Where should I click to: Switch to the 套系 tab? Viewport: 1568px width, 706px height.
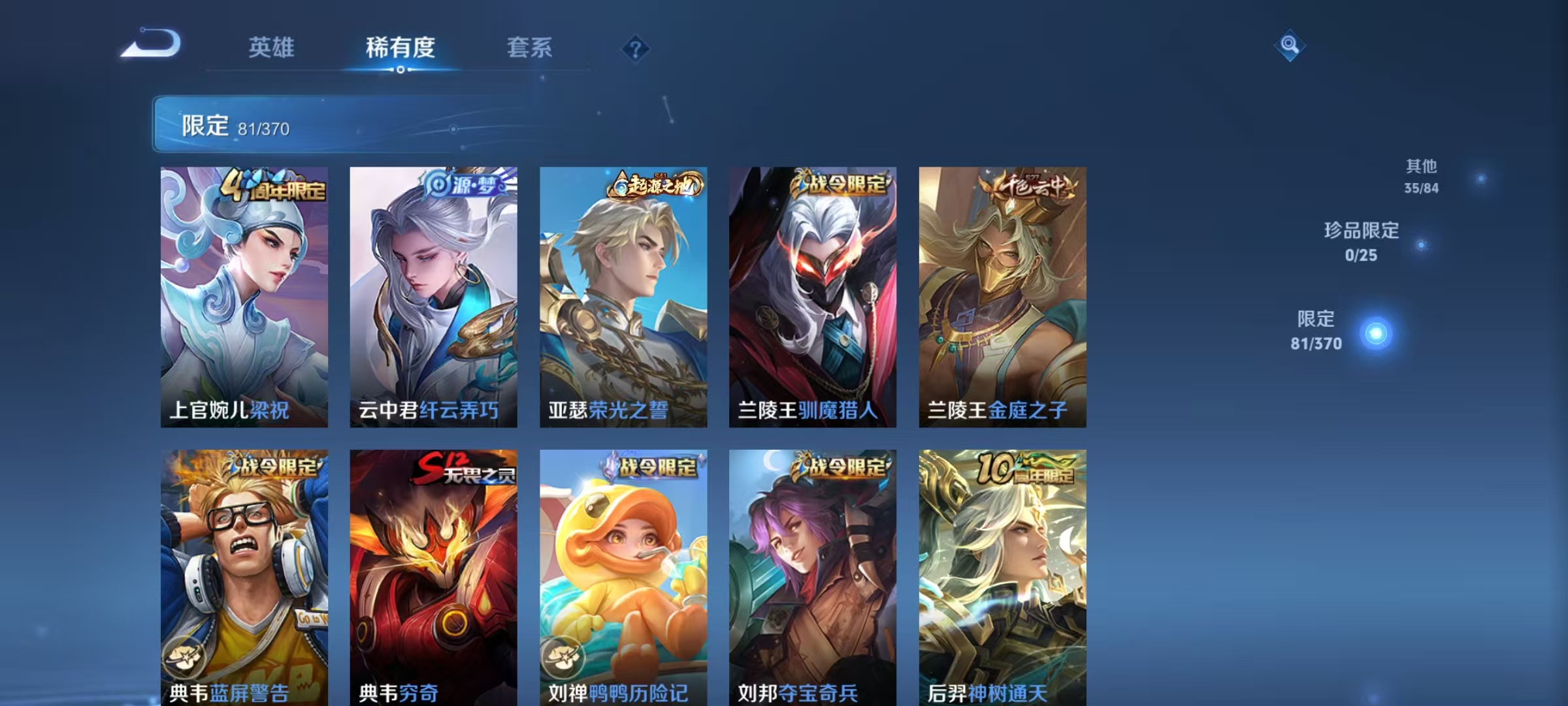point(529,48)
